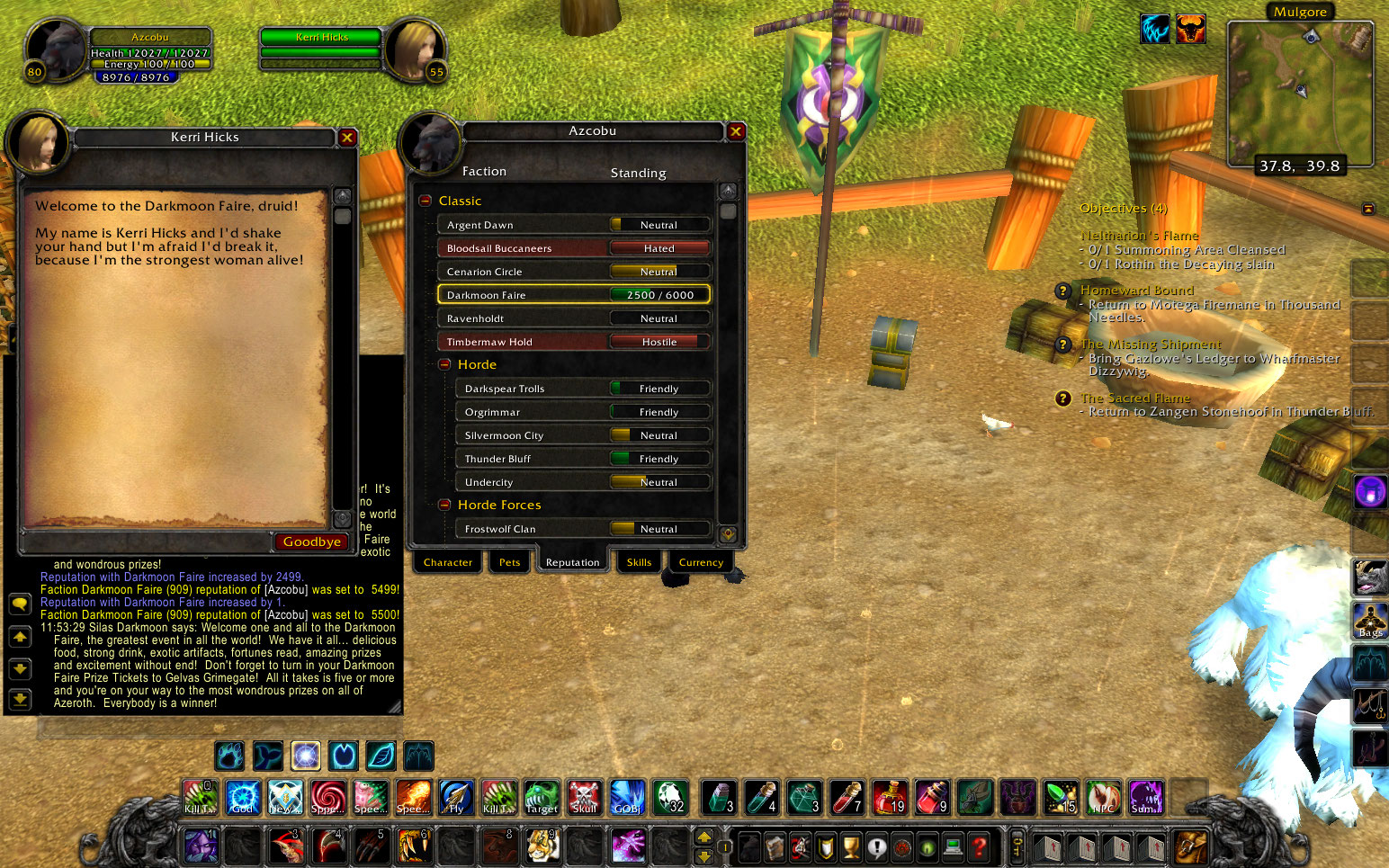The image size is (1389, 868).
Task: Expand the Horde Forces category
Action: 444,504
